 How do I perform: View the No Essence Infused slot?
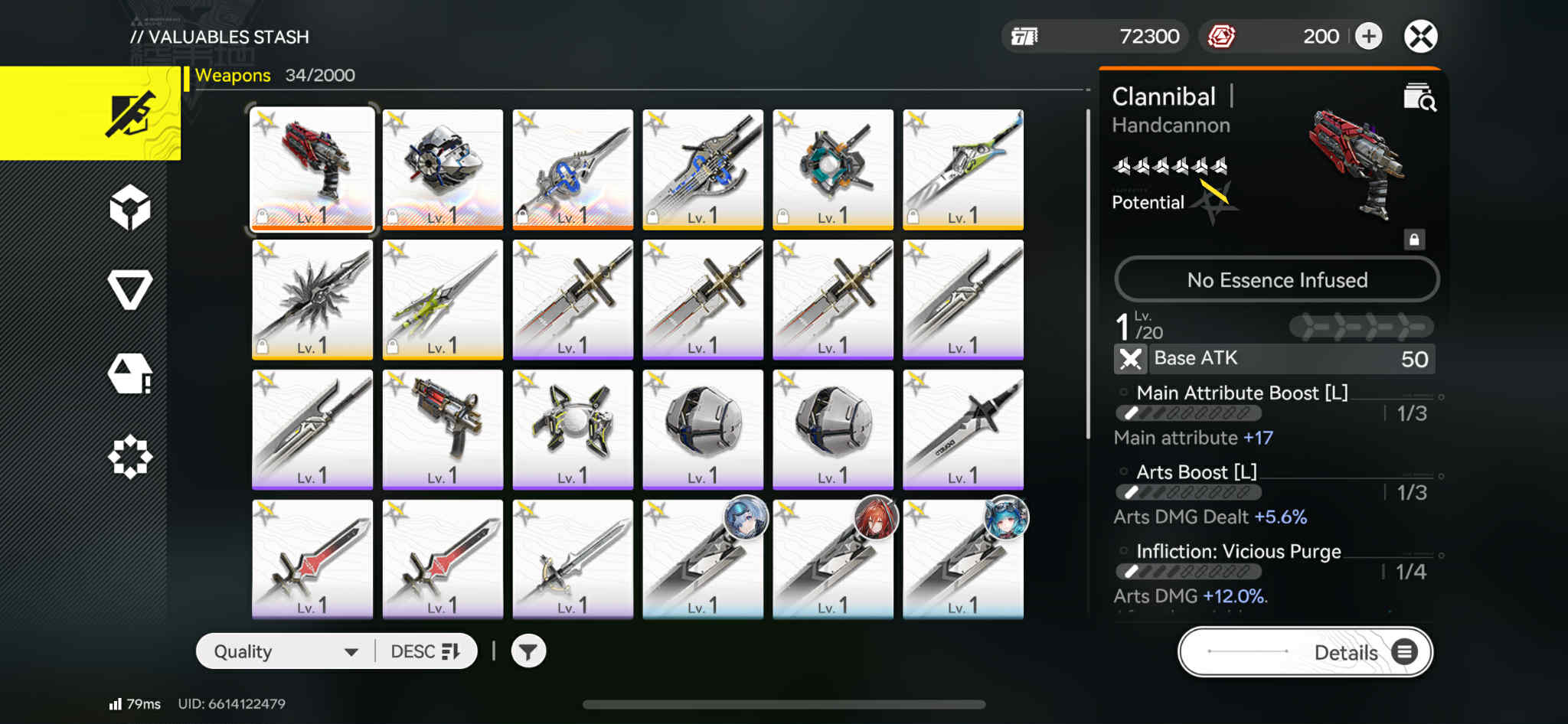pos(1276,280)
